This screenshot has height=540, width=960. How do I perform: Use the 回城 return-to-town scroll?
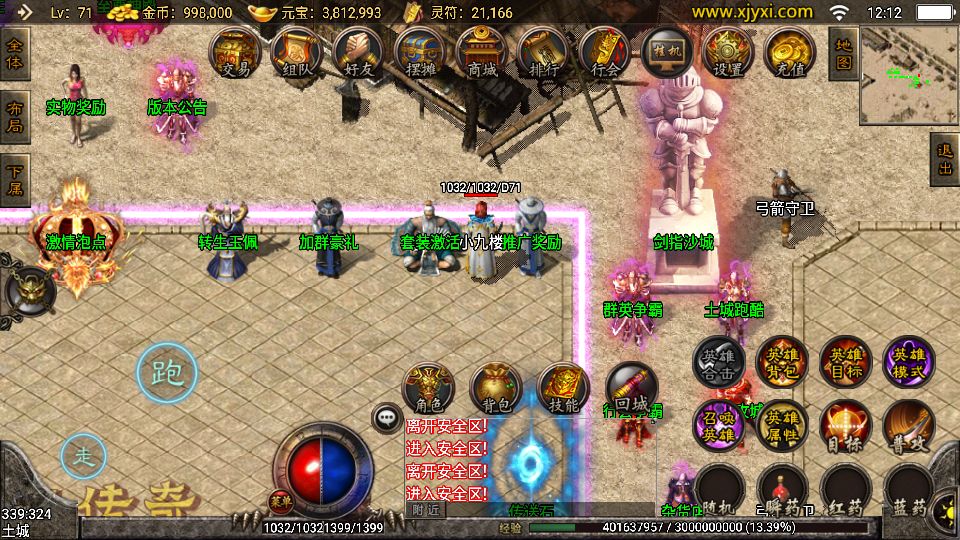pos(632,388)
